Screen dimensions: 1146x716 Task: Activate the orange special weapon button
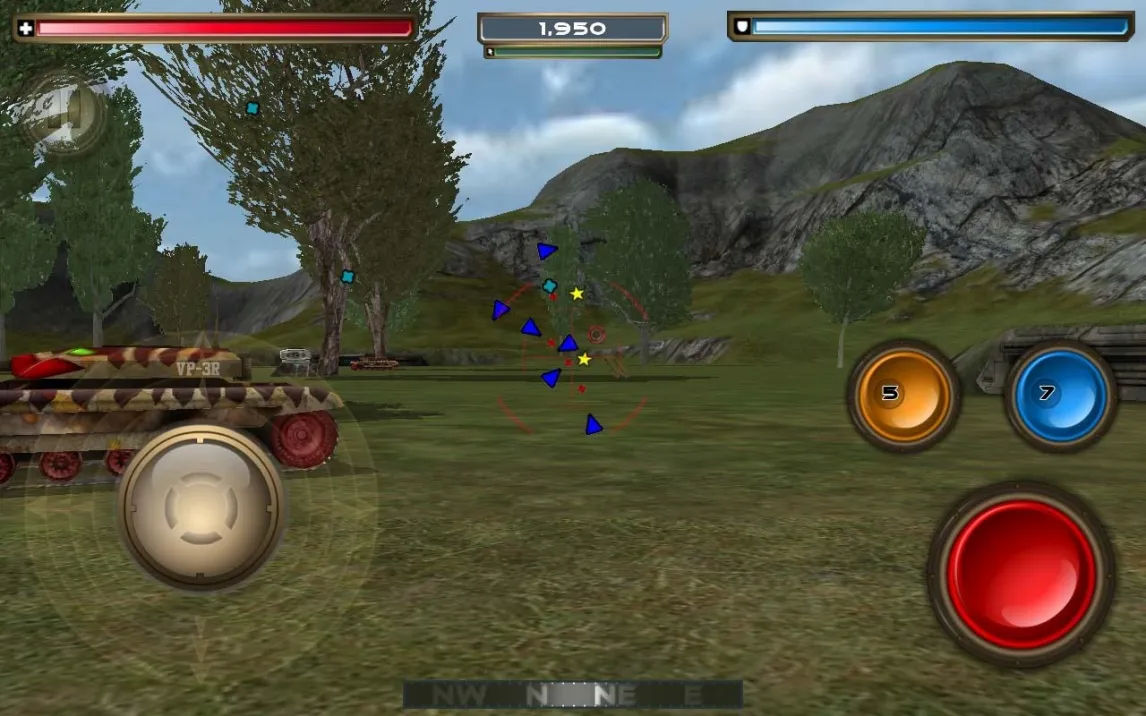tap(903, 395)
